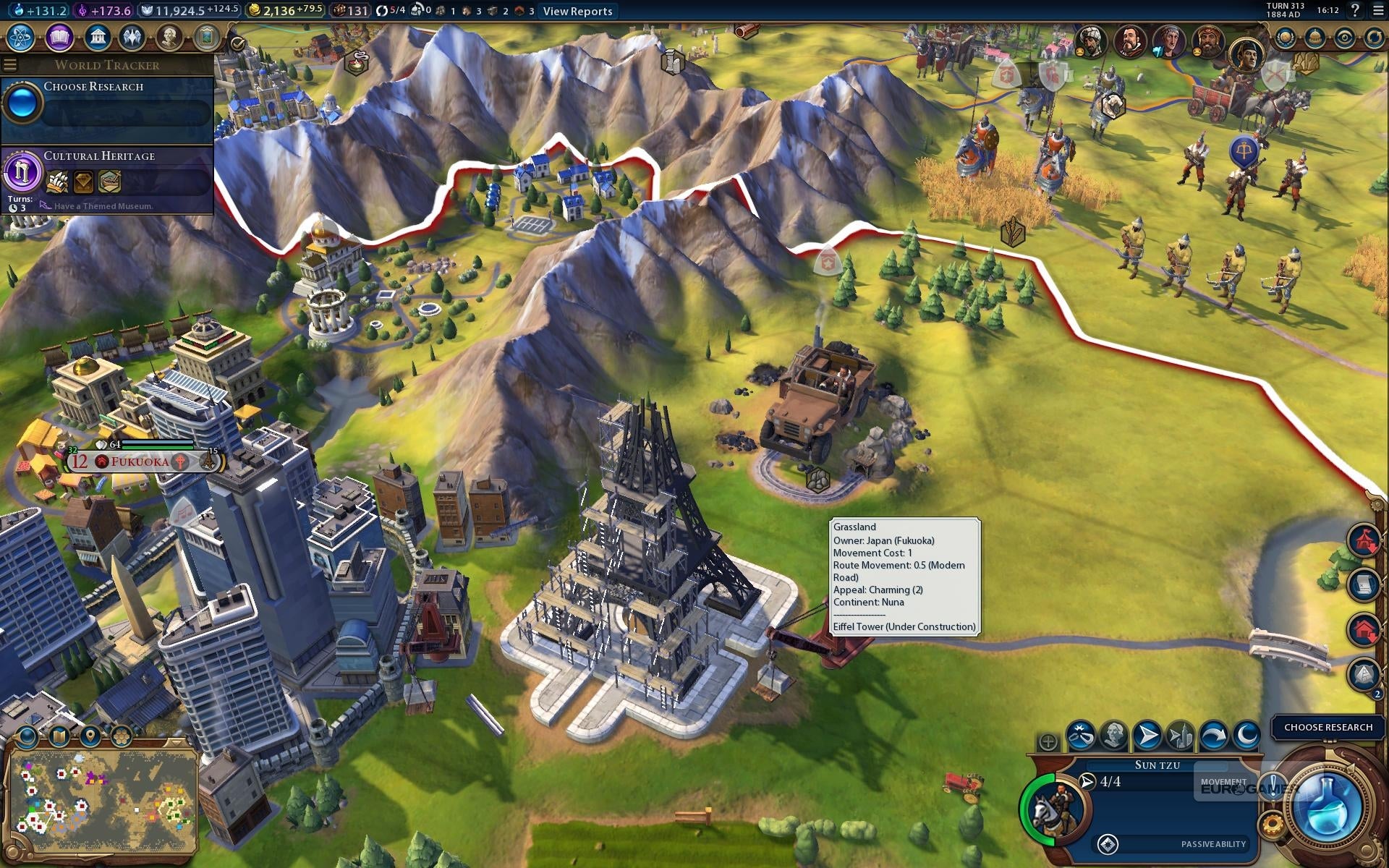
Task: Skip Sun Tzu's turn
Action: (1213, 736)
